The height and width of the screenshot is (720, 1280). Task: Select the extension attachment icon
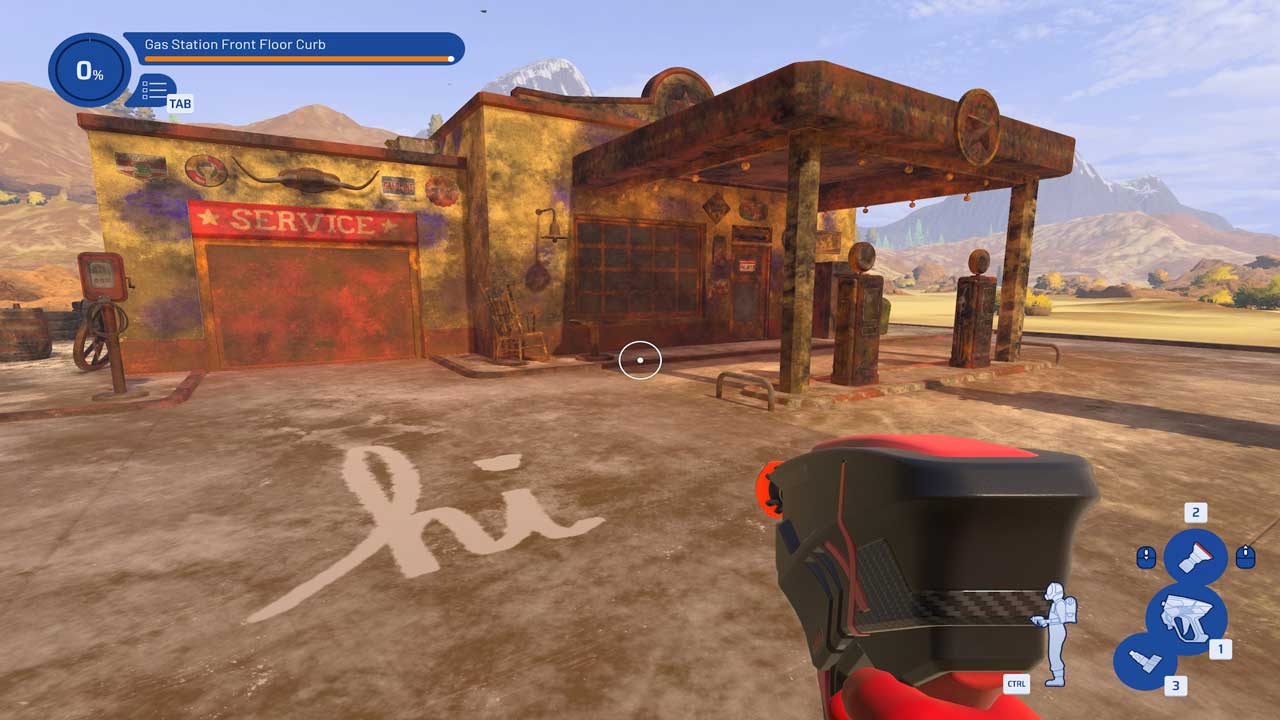click(x=1144, y=661)
